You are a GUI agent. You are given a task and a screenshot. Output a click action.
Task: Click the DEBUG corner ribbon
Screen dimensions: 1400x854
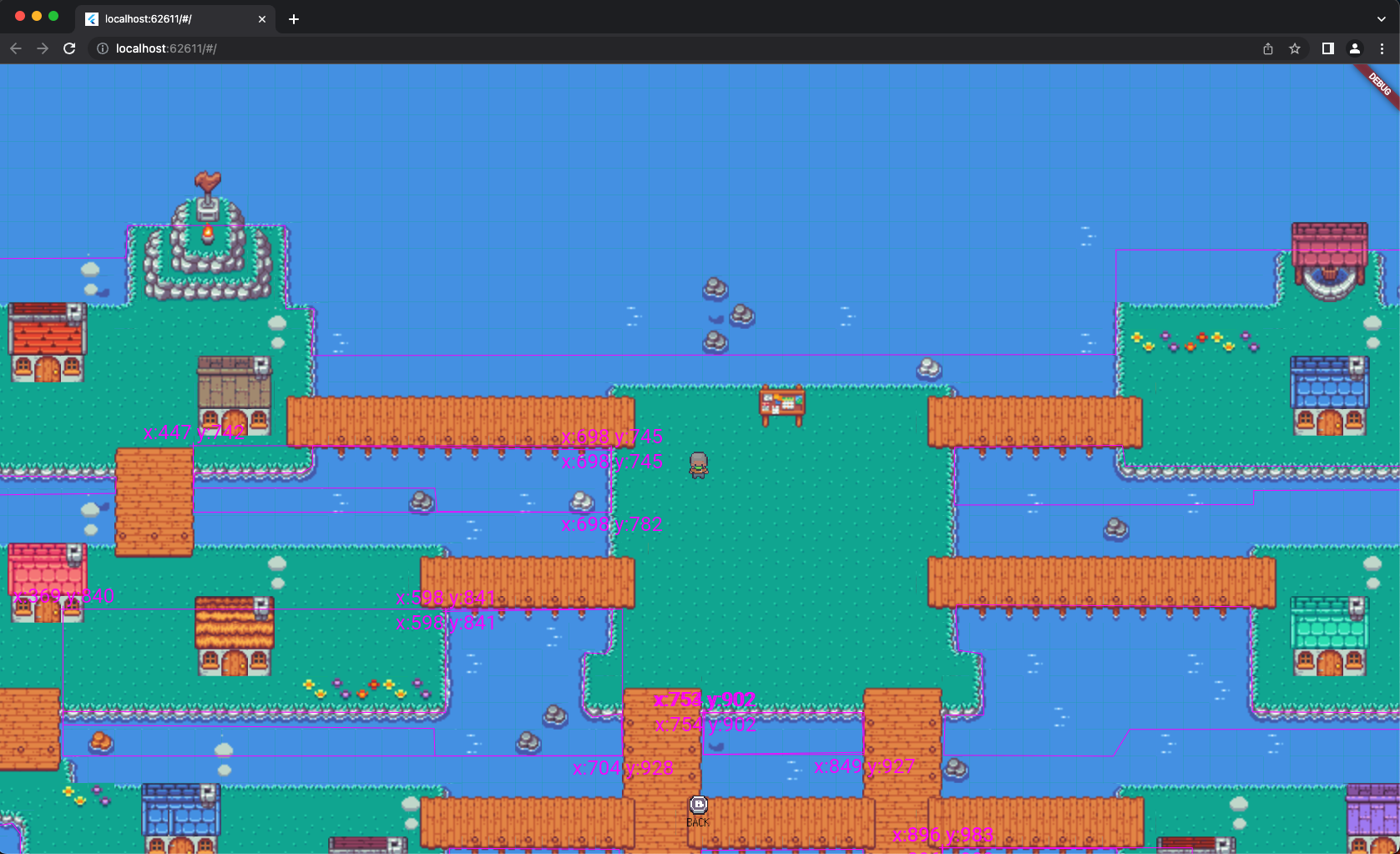coord(1379,83)
